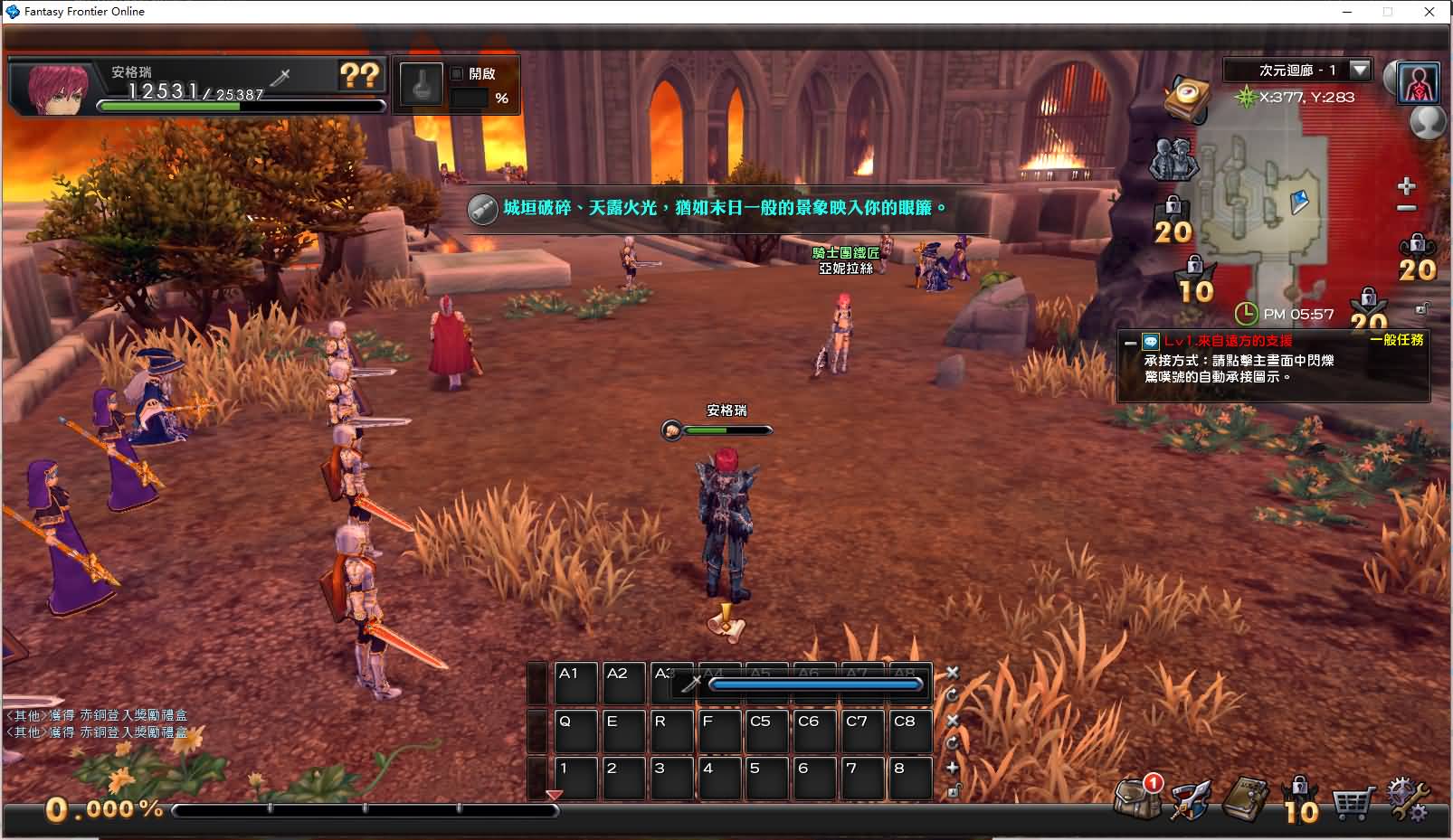Click the potion flask slot
The height and width of the screenshot is (840, 1453).
tap(422, 86)
